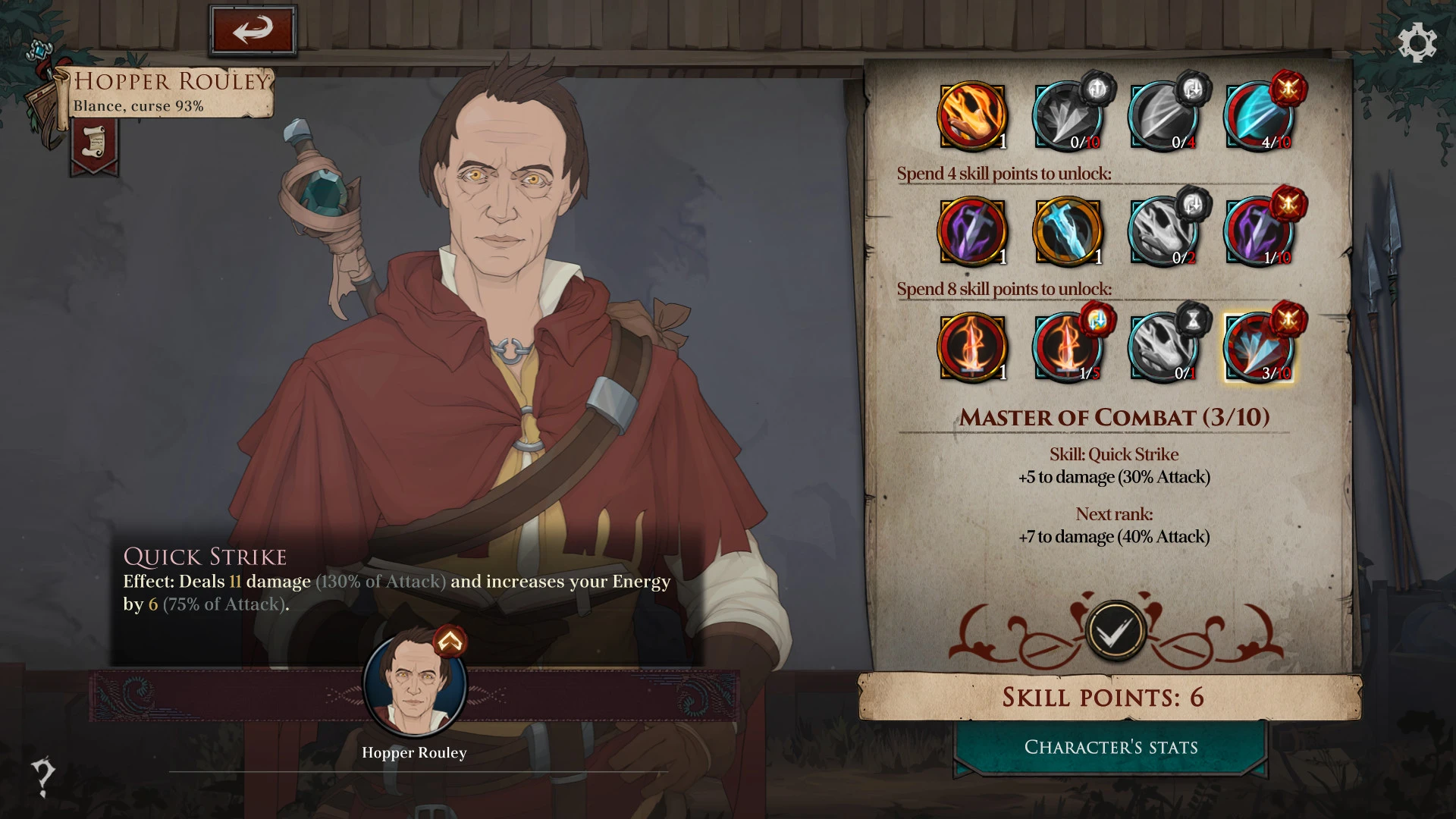
Task: Open help with the question mark icon
Action: point(42,777)
